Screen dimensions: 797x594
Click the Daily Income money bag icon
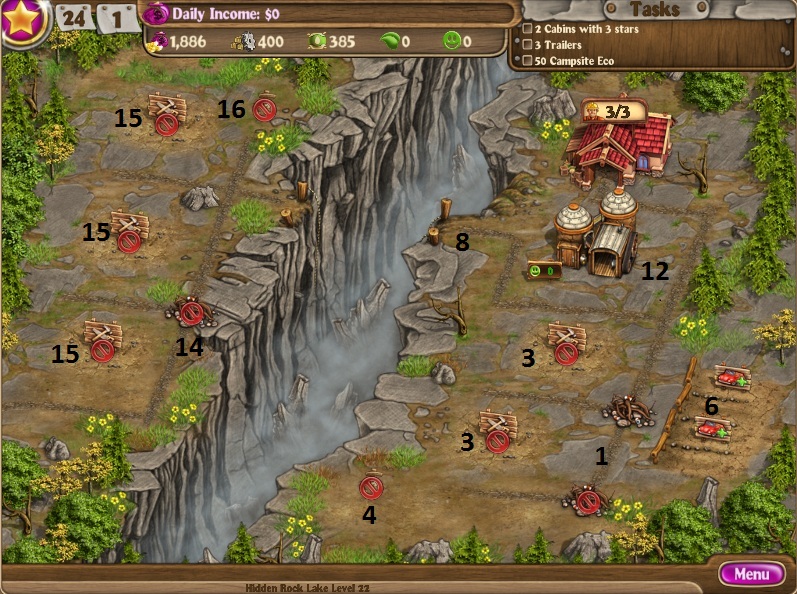tap(157, 14)
